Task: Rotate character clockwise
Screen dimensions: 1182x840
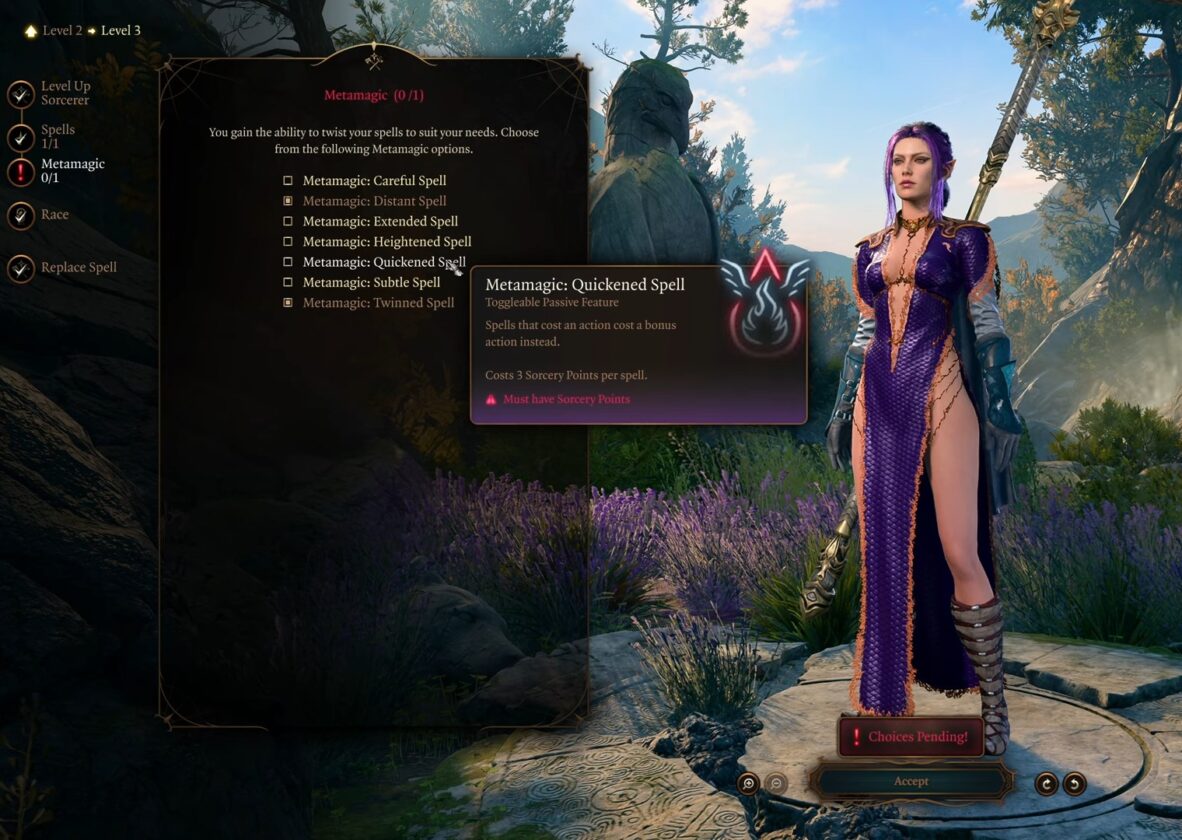Action: 1046,783
